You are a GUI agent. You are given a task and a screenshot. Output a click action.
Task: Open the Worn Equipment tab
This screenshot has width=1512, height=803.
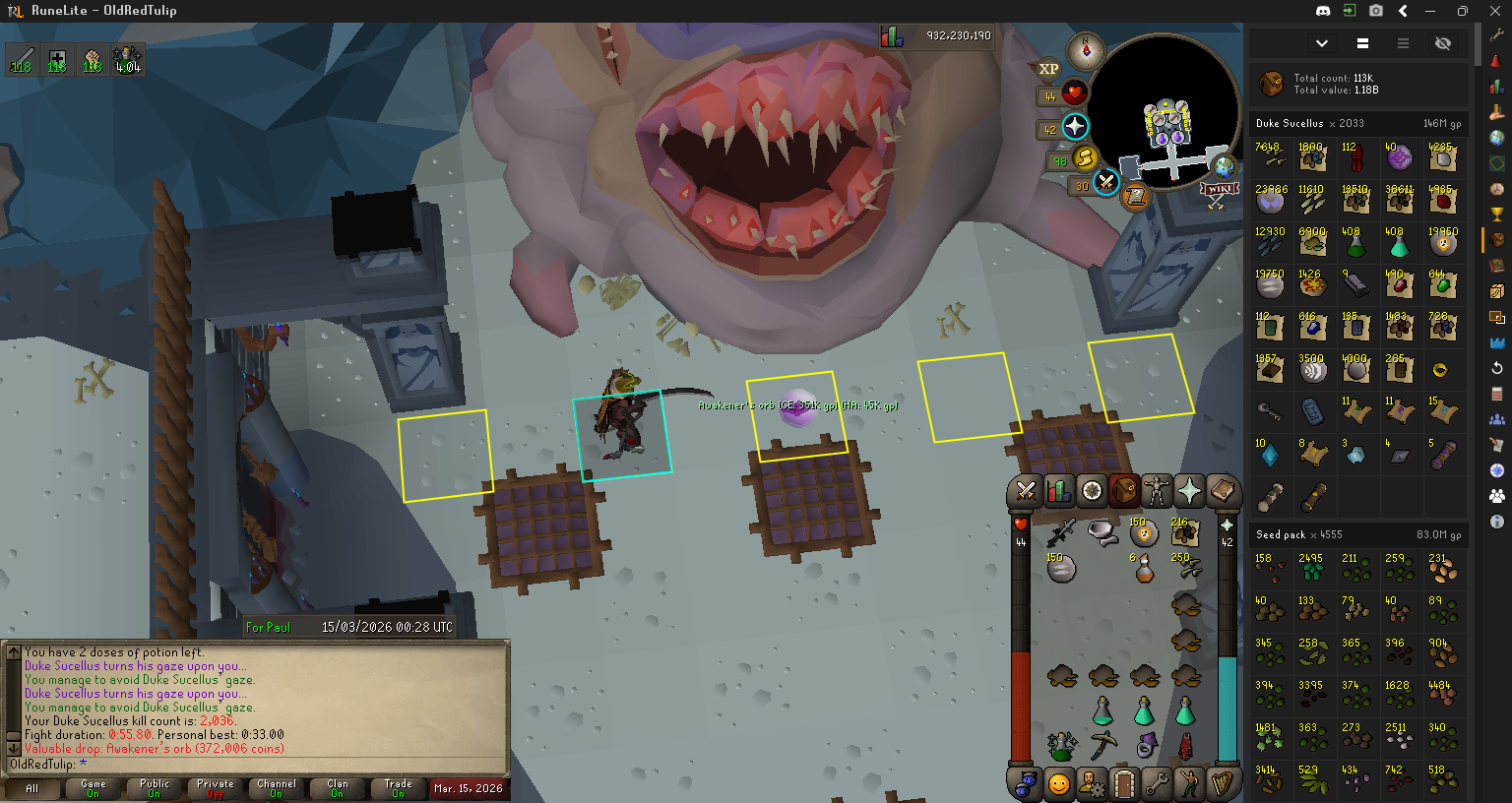coord(1157,490)
